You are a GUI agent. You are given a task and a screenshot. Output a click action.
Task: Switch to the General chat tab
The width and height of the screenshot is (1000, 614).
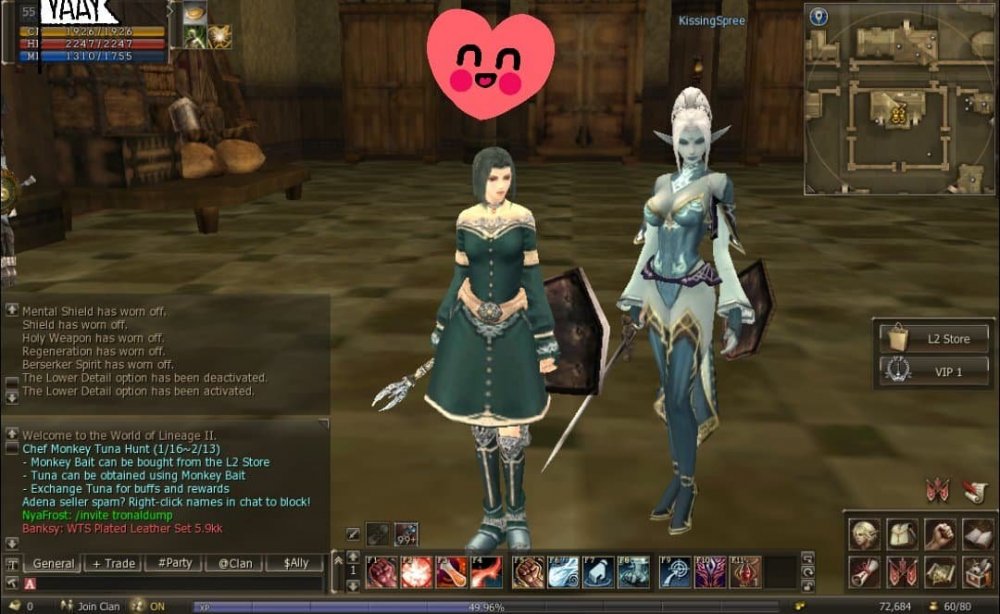[x=53, y=563]
